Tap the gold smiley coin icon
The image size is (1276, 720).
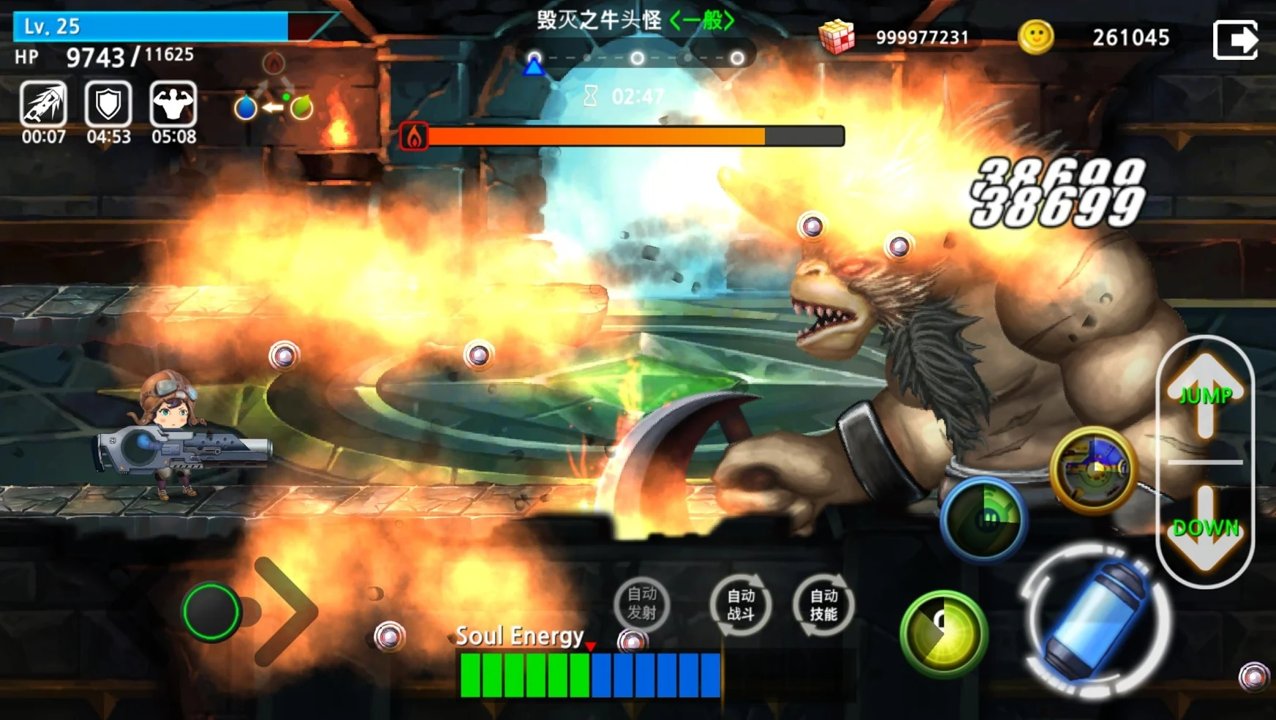pyautogui.click(x=1036, y=37)
